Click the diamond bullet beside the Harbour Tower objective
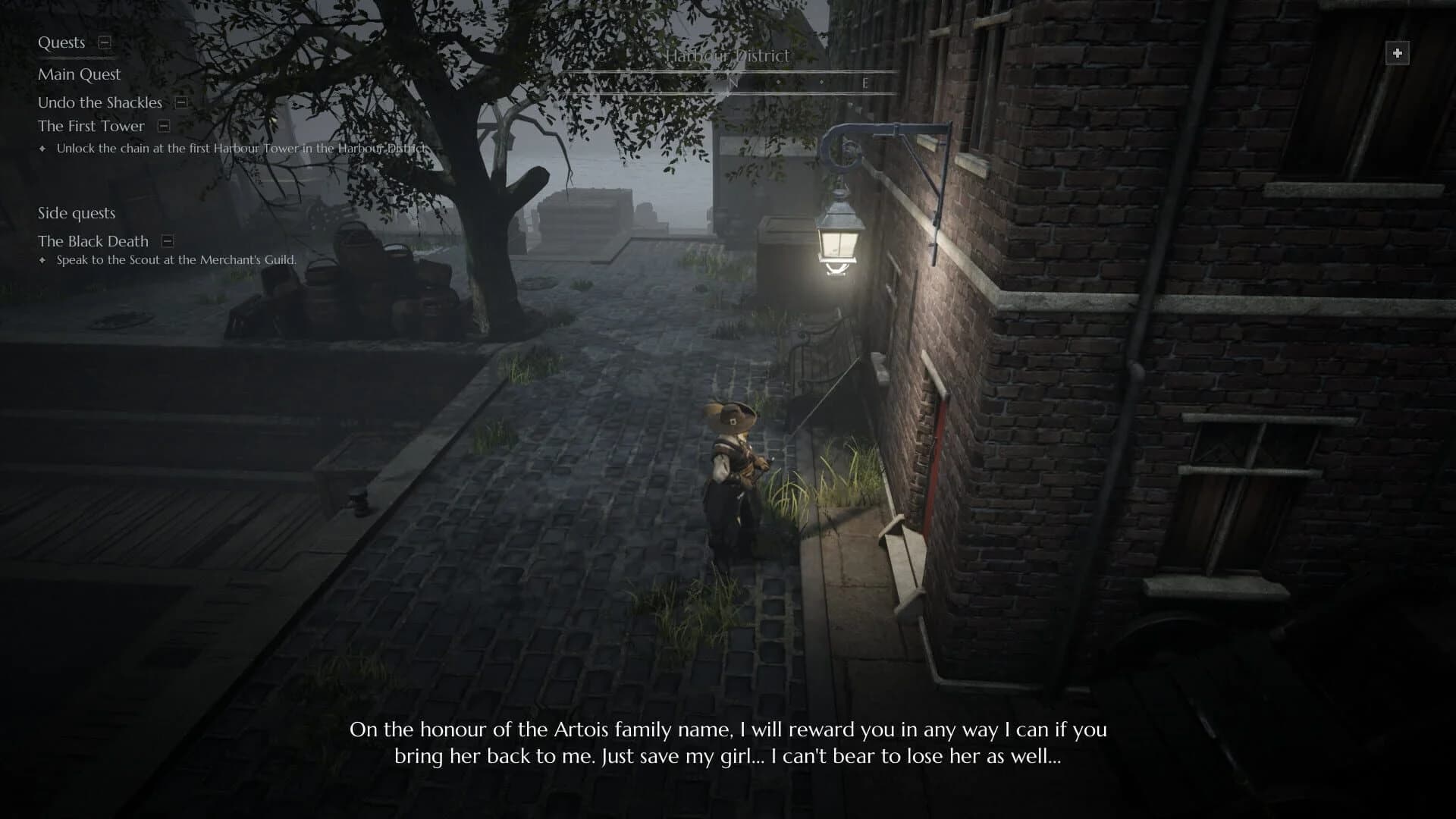The image size is (1456, 819). 42,149
